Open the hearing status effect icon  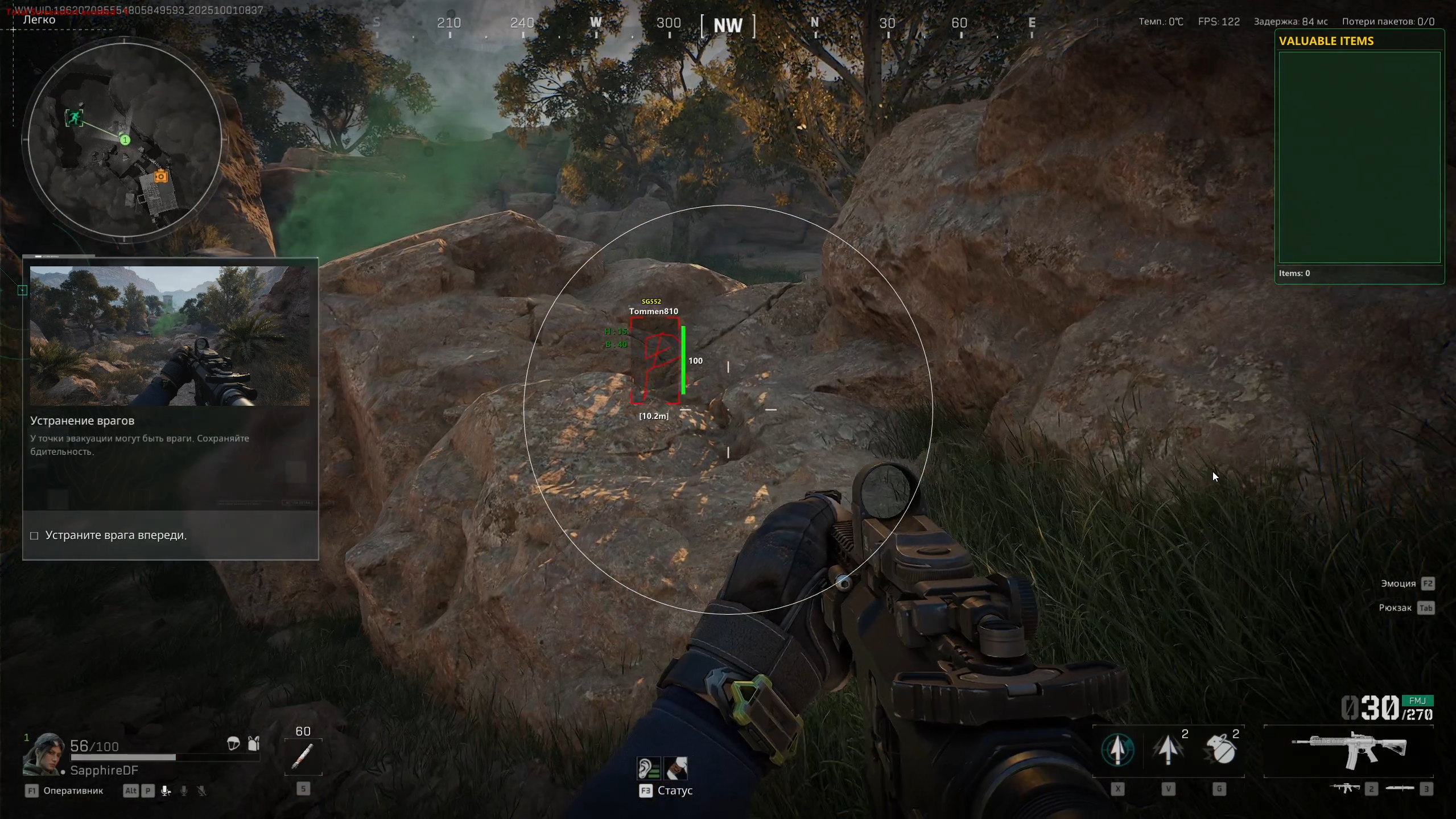[x=649, y=768]
